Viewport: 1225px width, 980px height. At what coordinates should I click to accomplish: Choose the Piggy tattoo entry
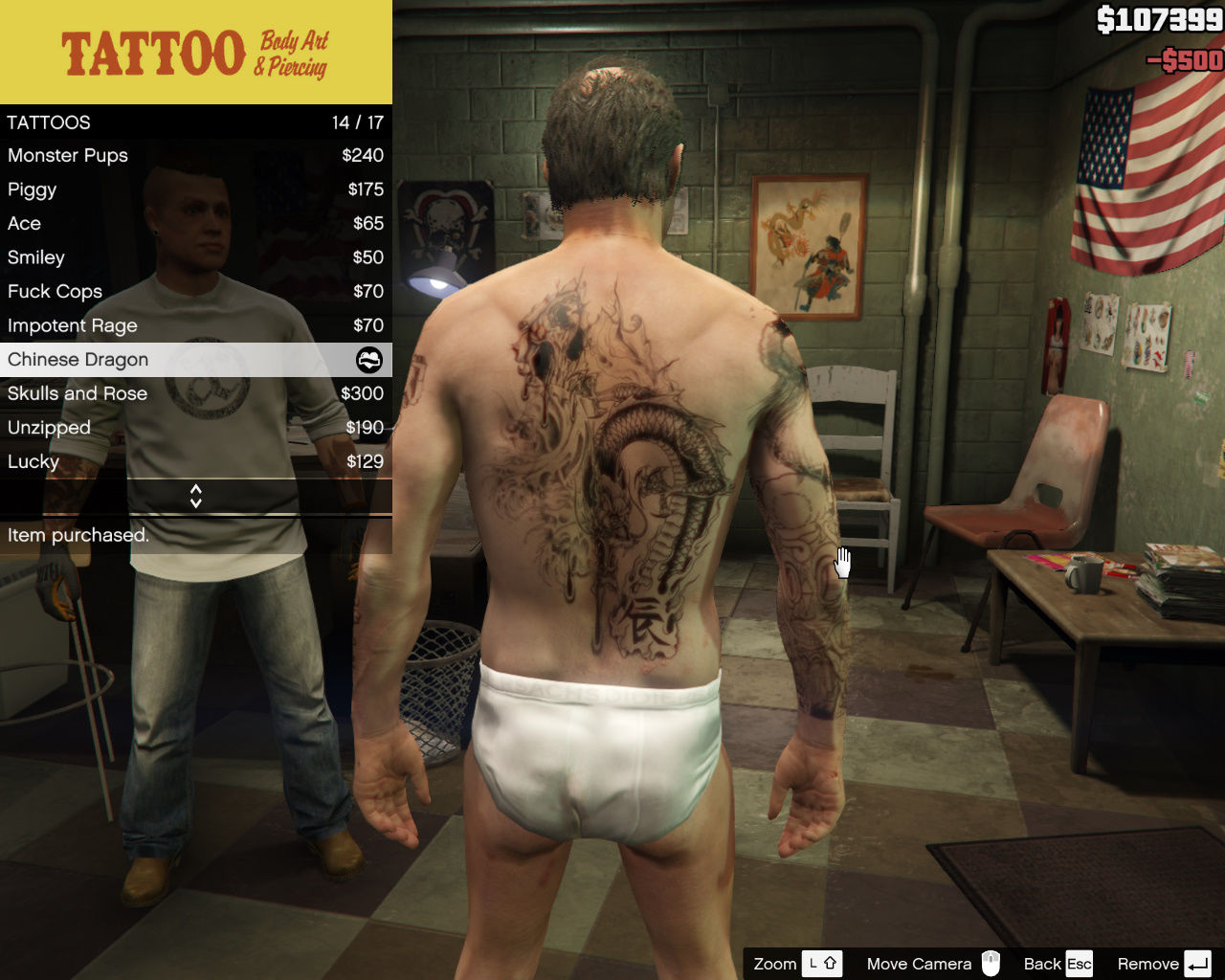click(x=195, y=189)
